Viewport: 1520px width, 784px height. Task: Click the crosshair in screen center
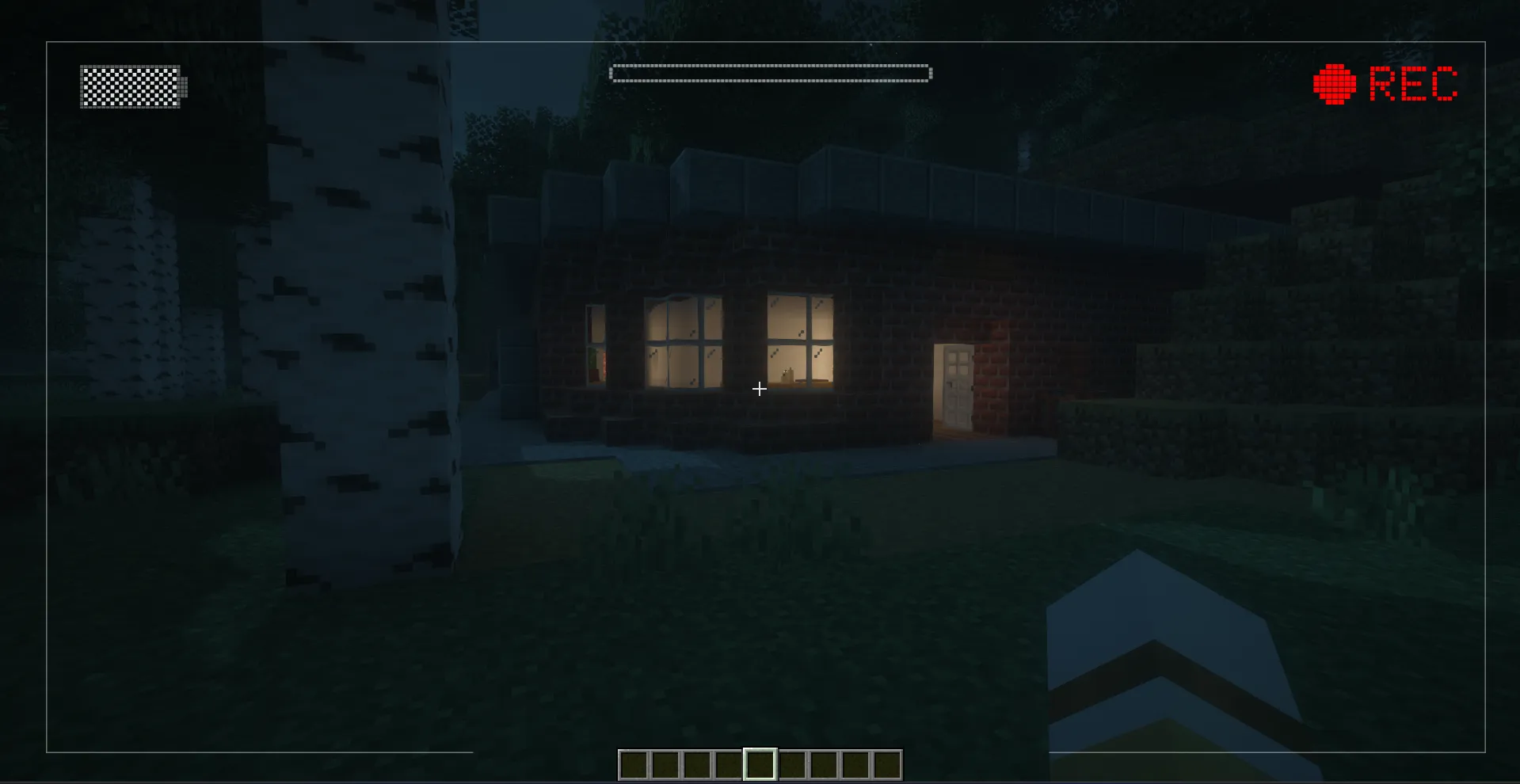(759, 389)
